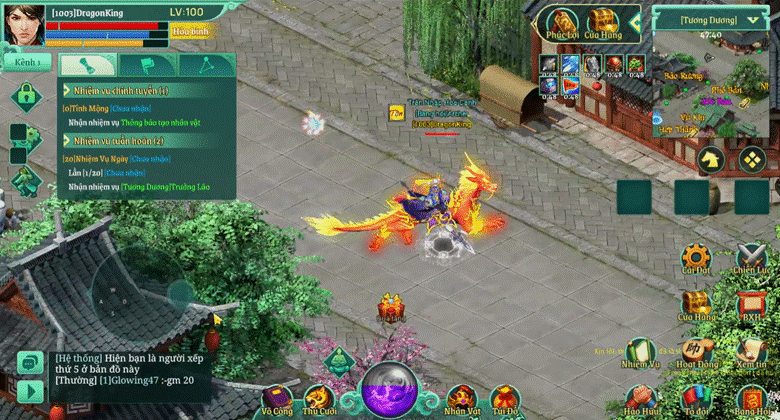780x420 pixels.
Task: Click the horse mount button
Action: point(709,158)
